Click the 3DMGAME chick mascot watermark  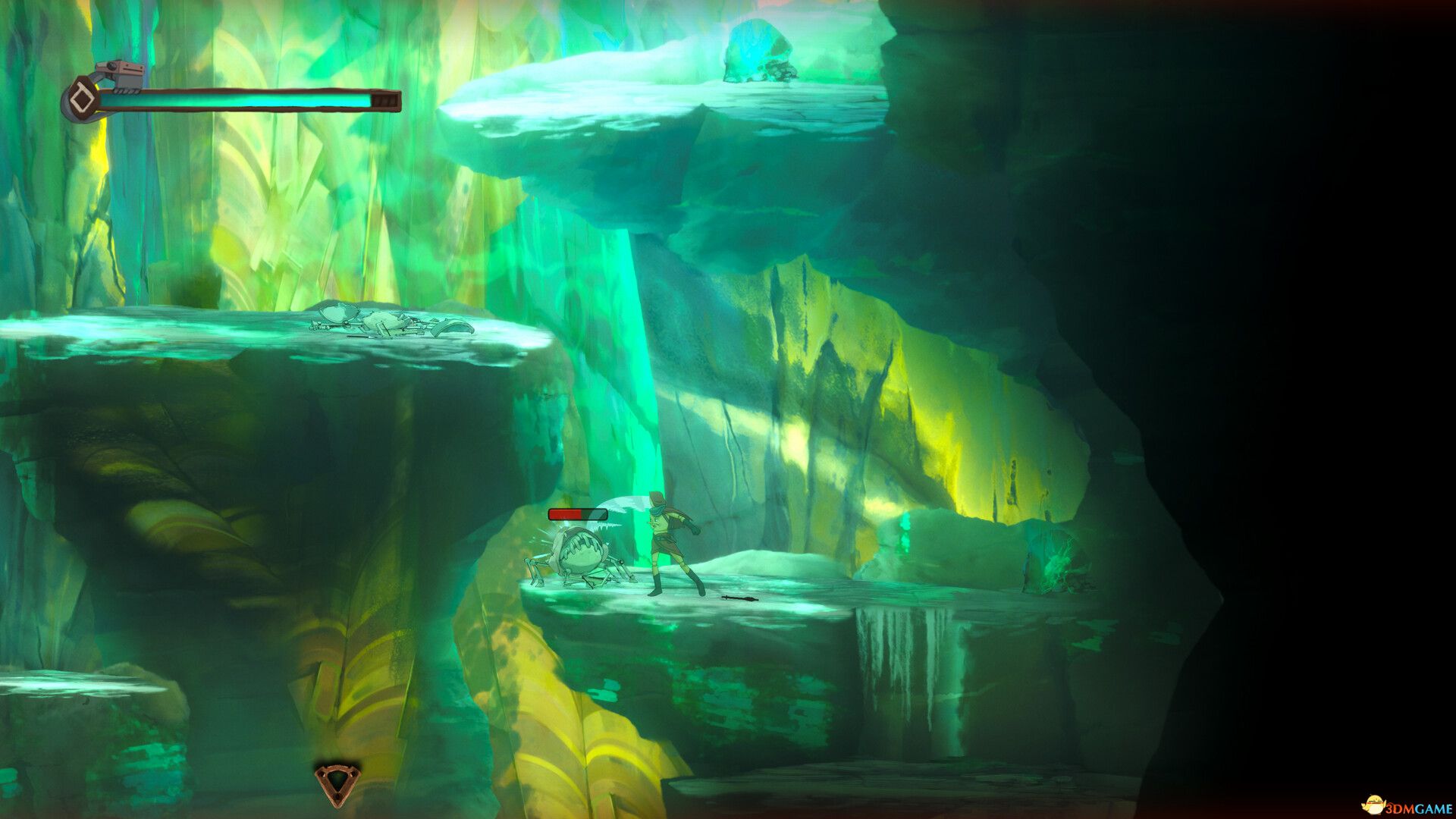point(1374,805)
